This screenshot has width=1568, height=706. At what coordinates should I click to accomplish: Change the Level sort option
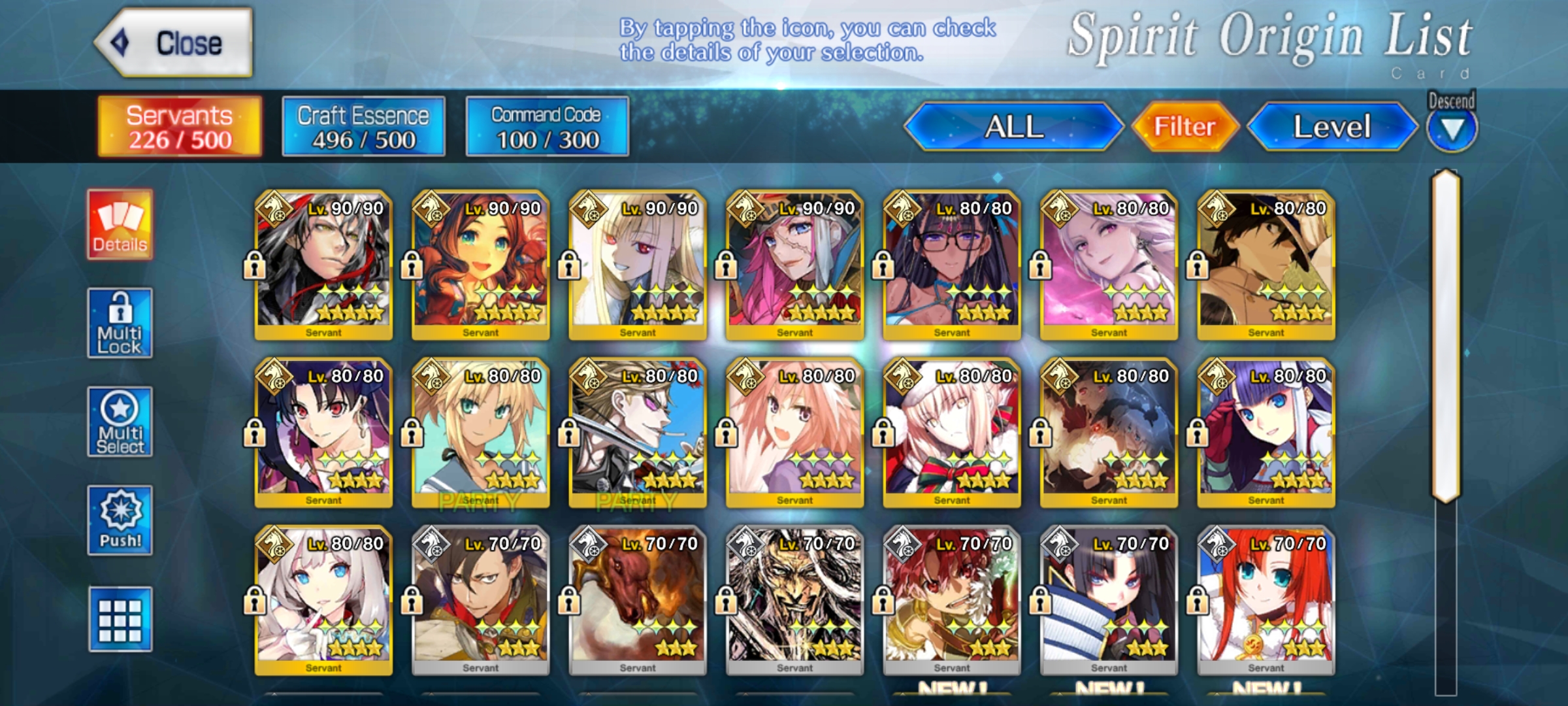pyautogui.click(x=1331, y=127)
